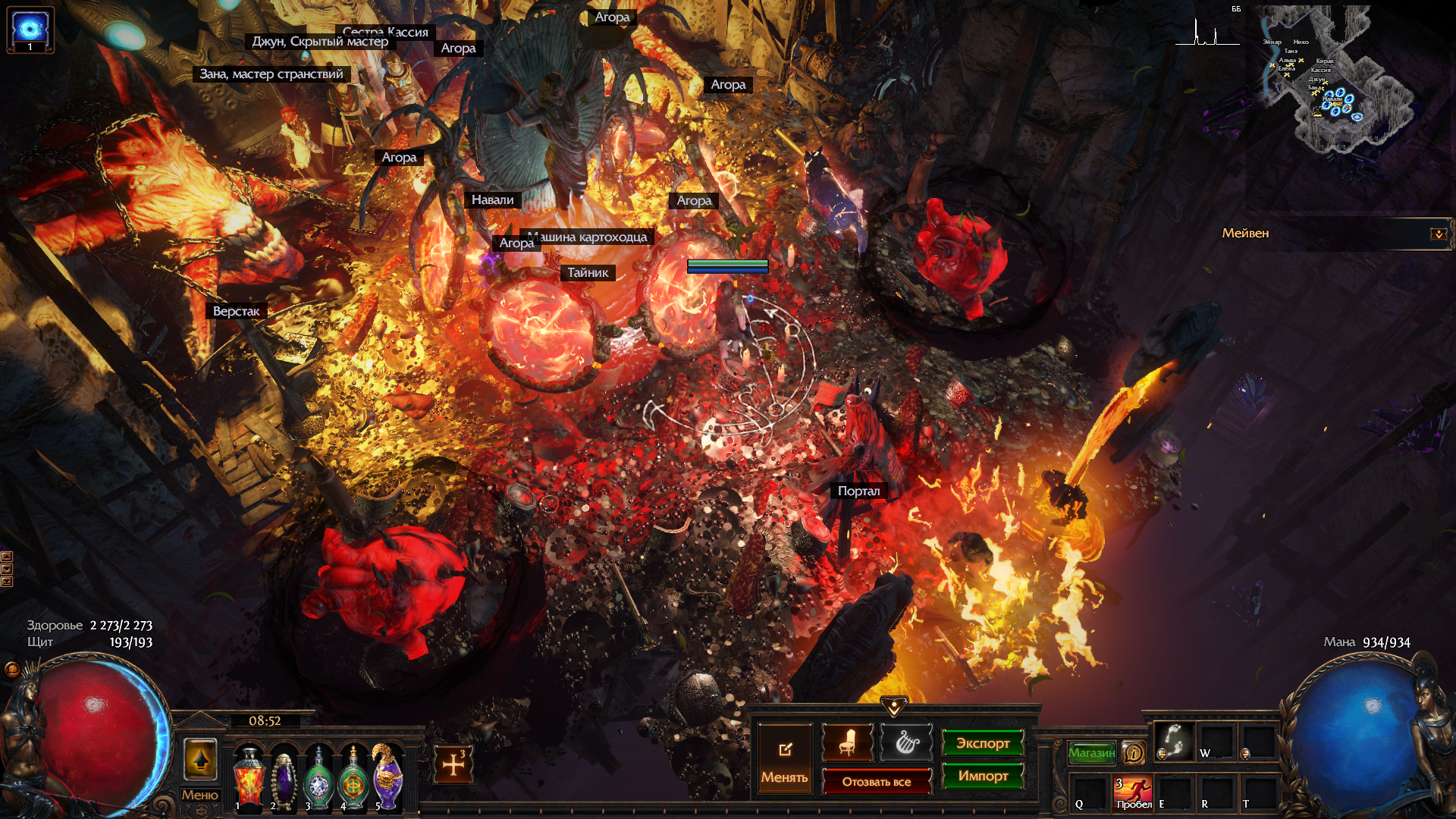Use the green flask with diamond emblem

[x=318, y=779]
